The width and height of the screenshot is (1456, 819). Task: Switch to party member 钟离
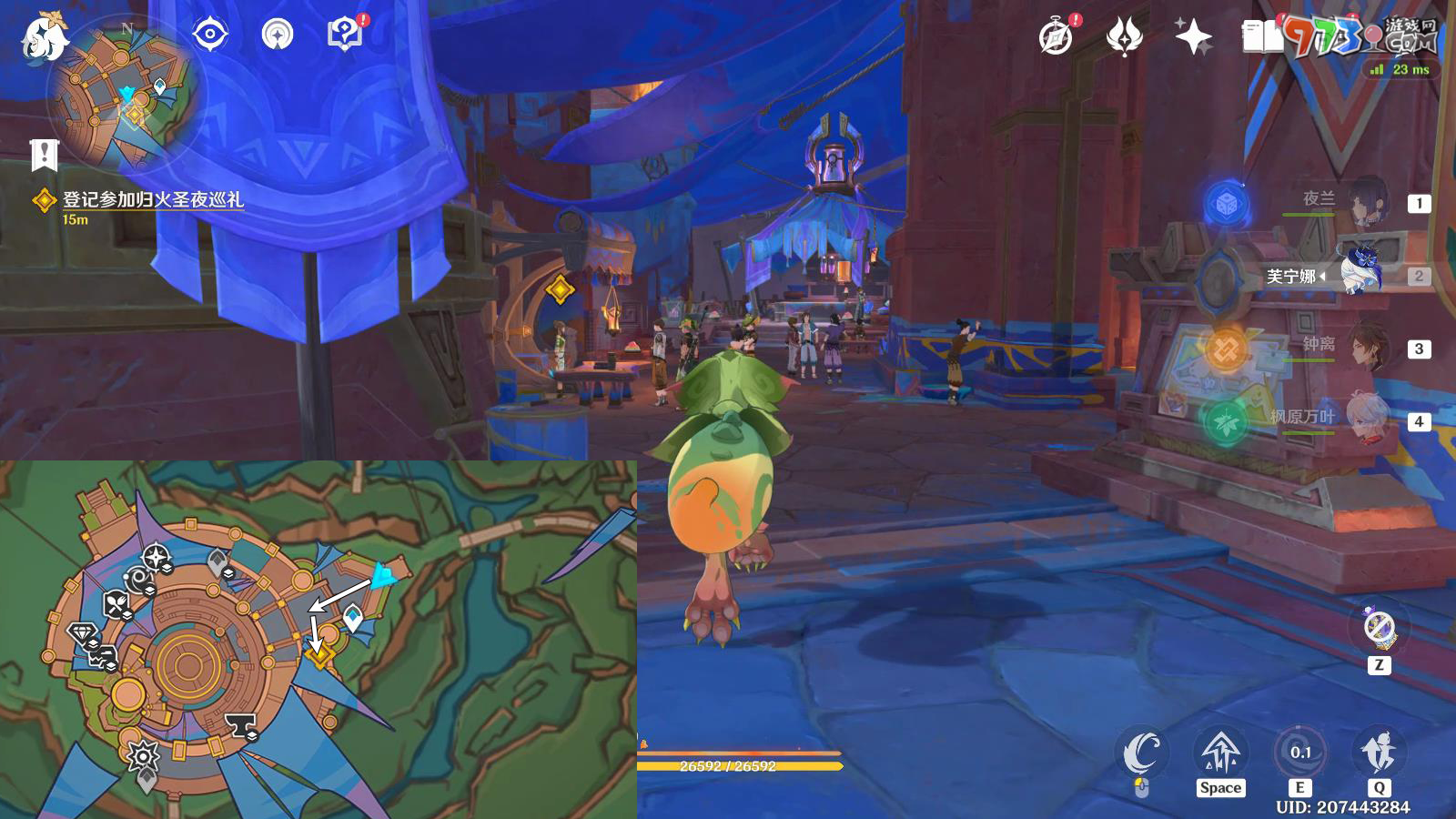click(1365, 348)
